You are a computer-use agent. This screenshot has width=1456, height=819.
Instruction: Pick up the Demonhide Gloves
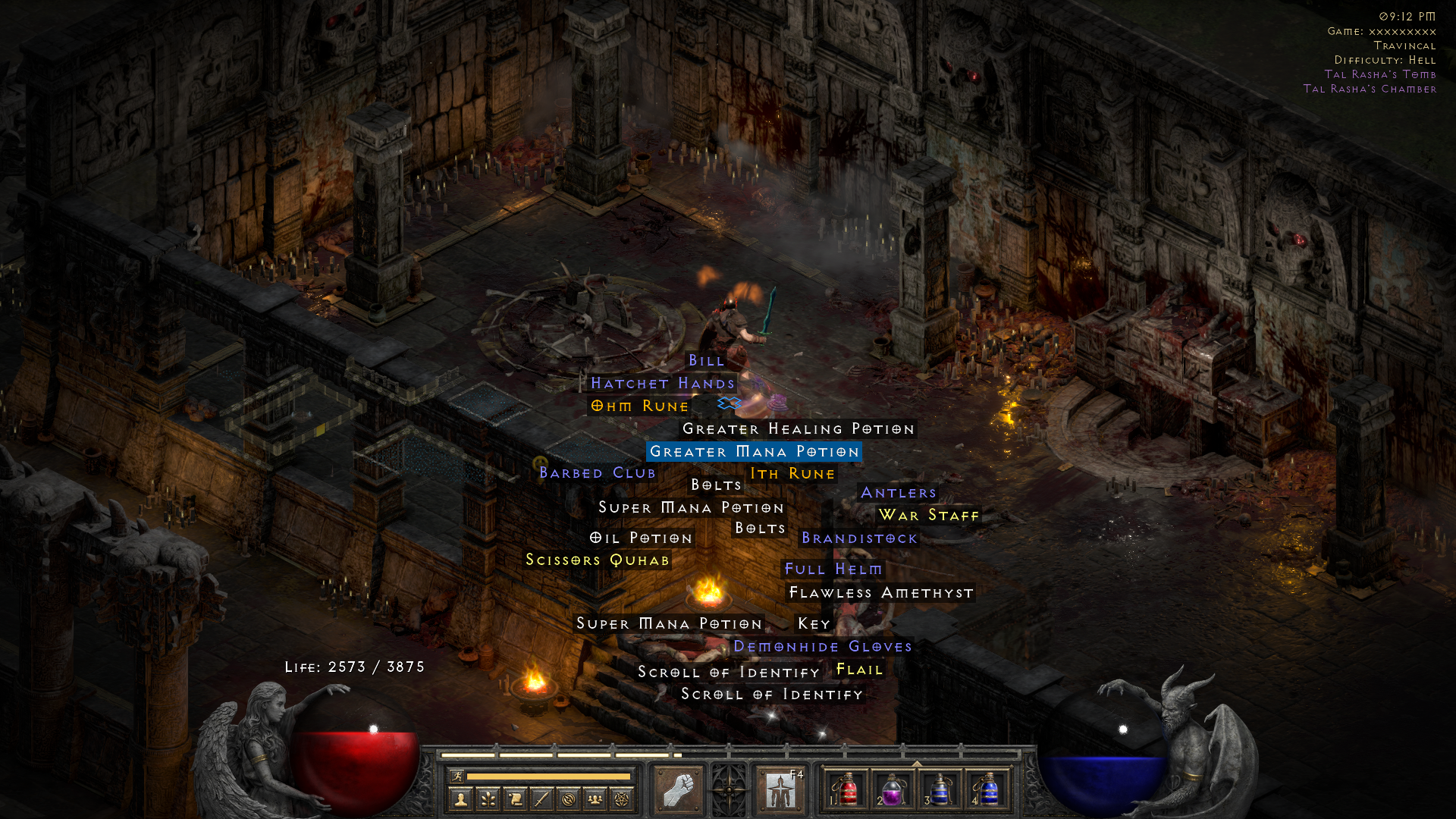coord(822,647)
